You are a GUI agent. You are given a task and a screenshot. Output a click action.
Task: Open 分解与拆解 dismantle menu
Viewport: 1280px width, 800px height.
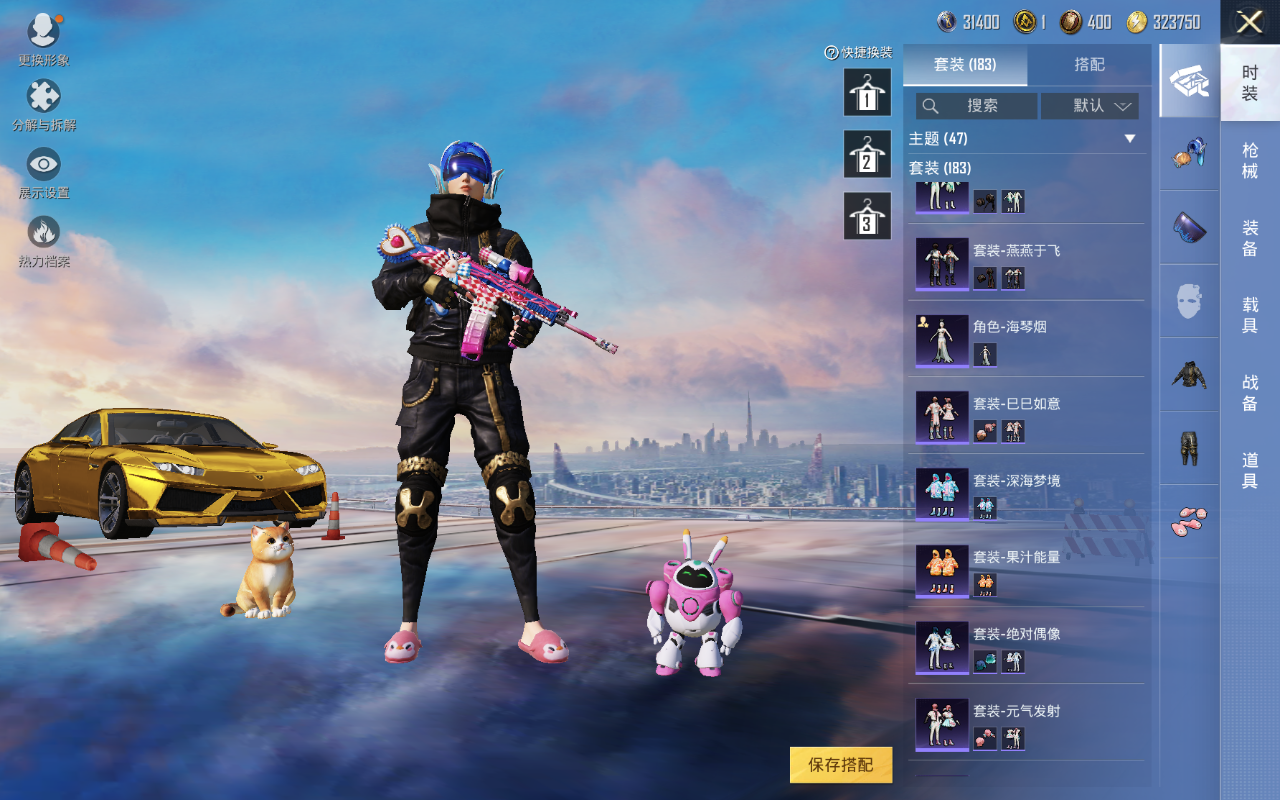[44, 104]
